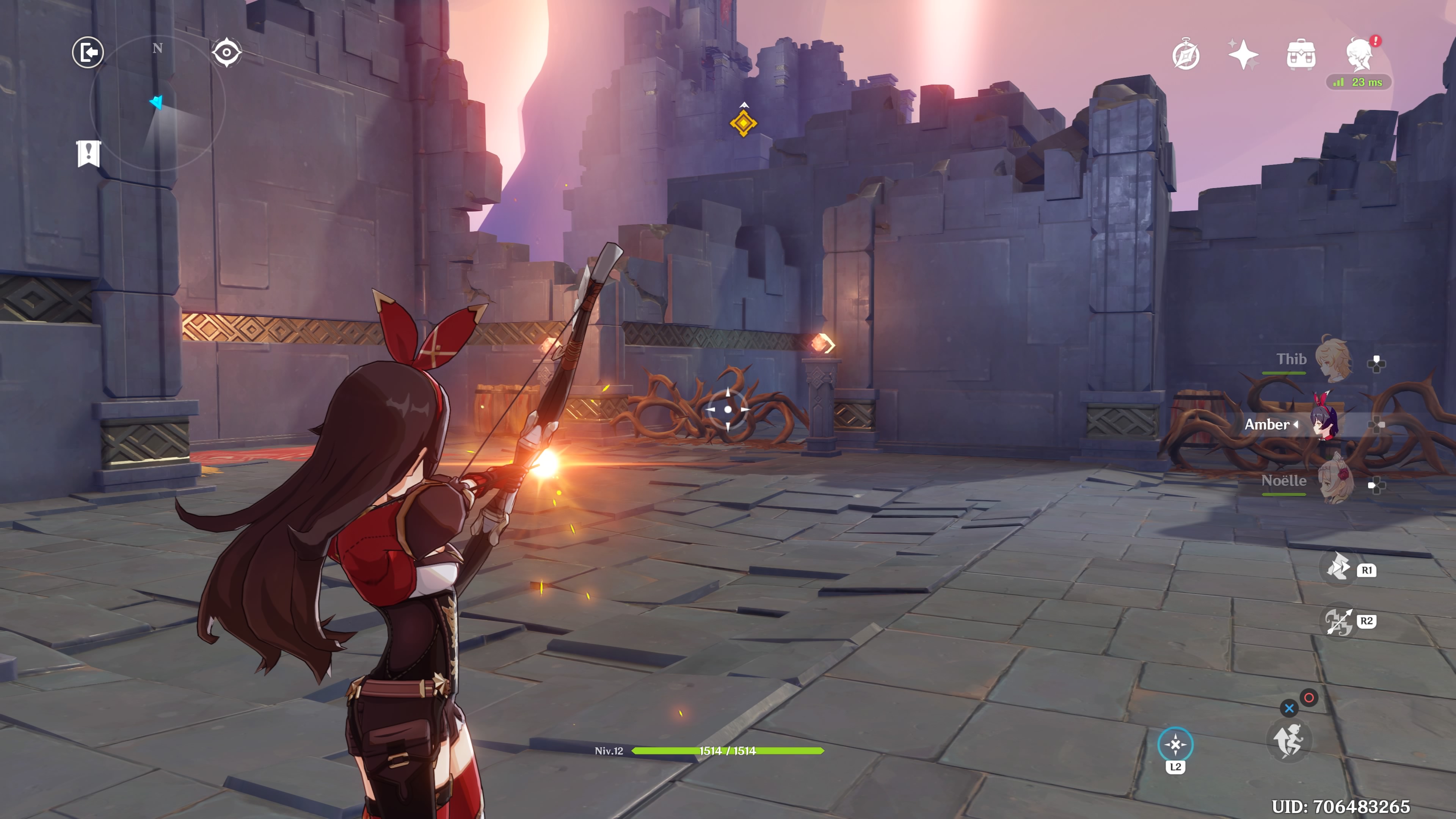This screenshot has width=1456, height=819.
Task: Switch to party member Thib
Action: click(x=1333, y=360)
